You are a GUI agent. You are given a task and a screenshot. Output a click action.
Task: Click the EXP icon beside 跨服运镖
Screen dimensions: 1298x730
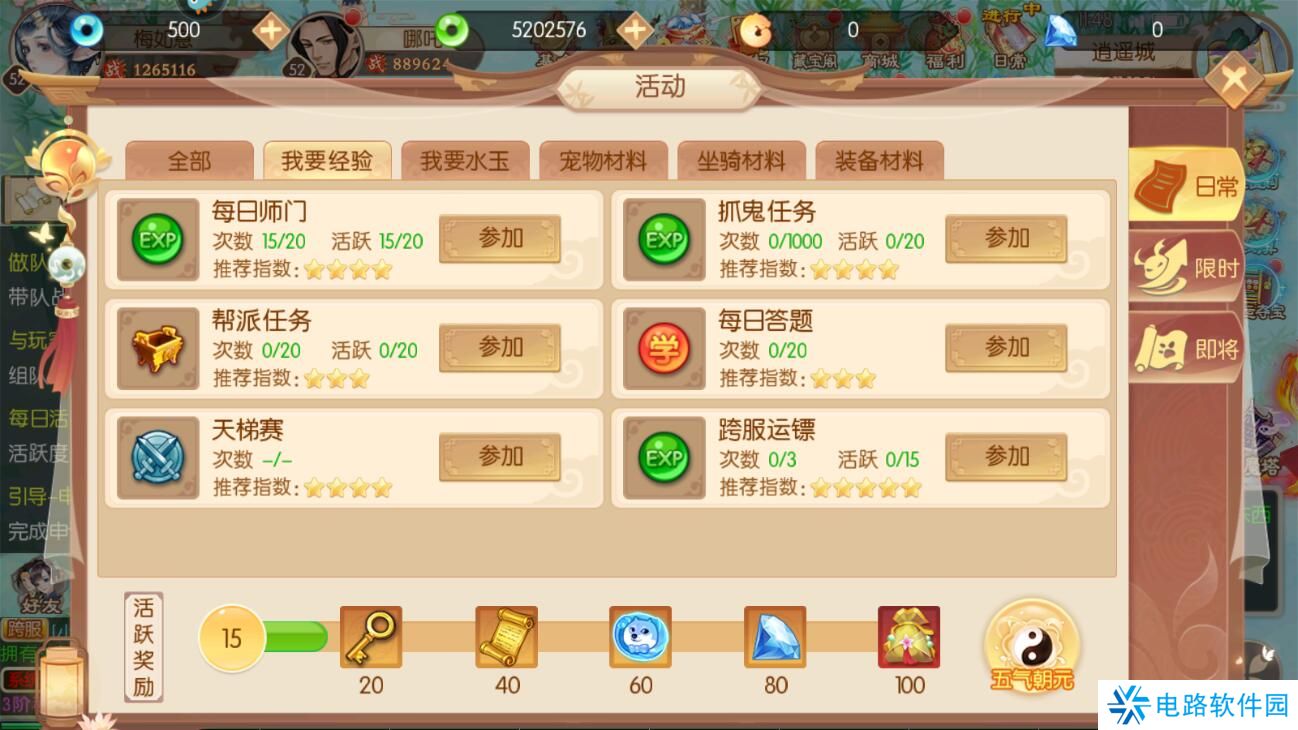pyautogui.click(x=664, y=457)
